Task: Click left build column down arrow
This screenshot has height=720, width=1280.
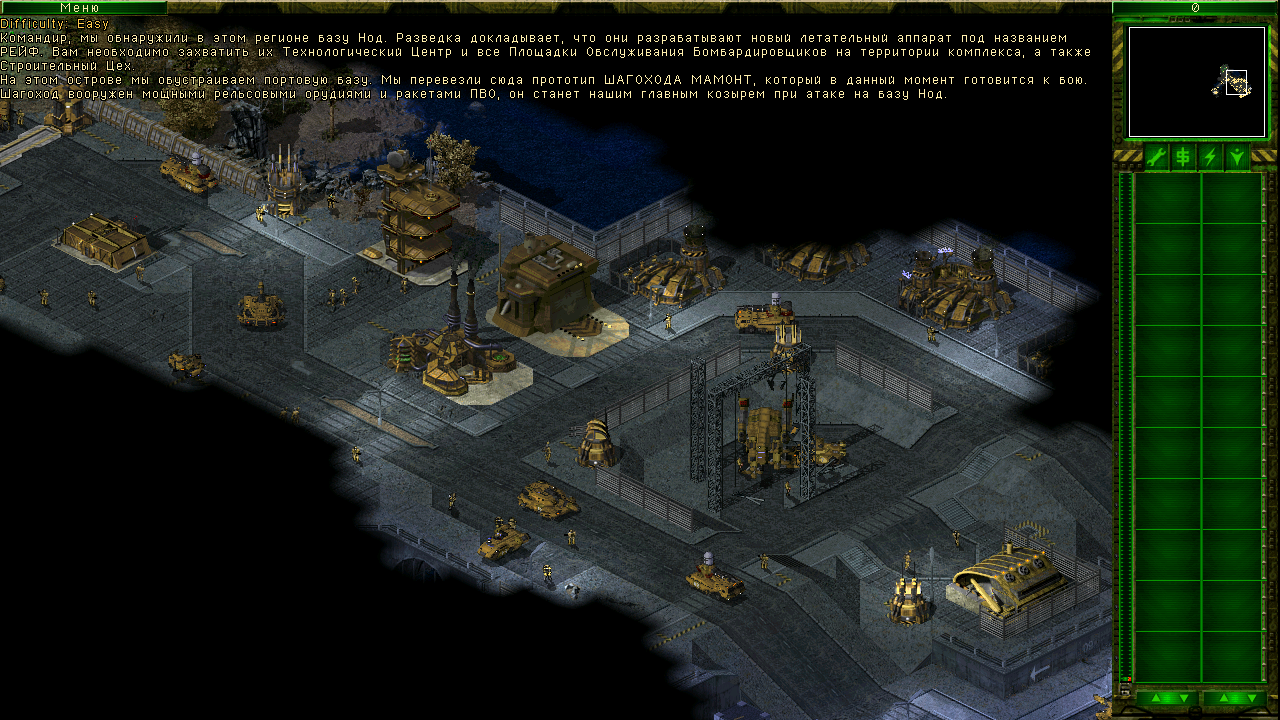Action: coord(1183,698)
